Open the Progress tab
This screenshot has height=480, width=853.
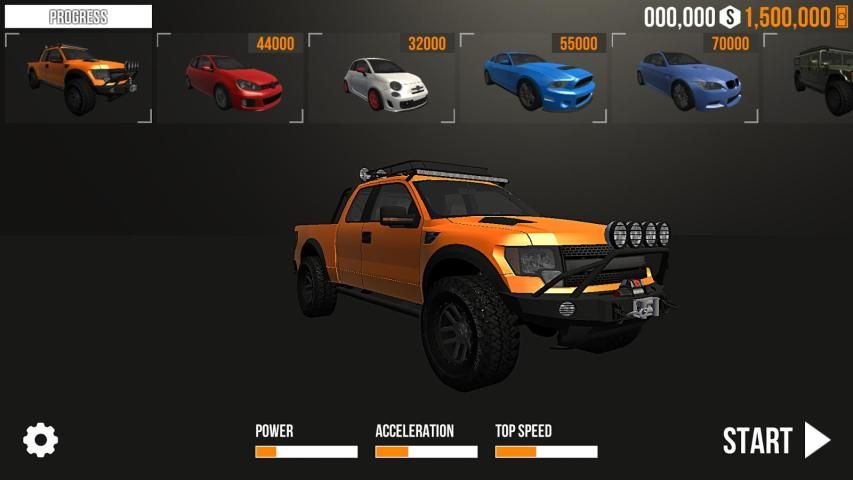(x=78, y=17)
